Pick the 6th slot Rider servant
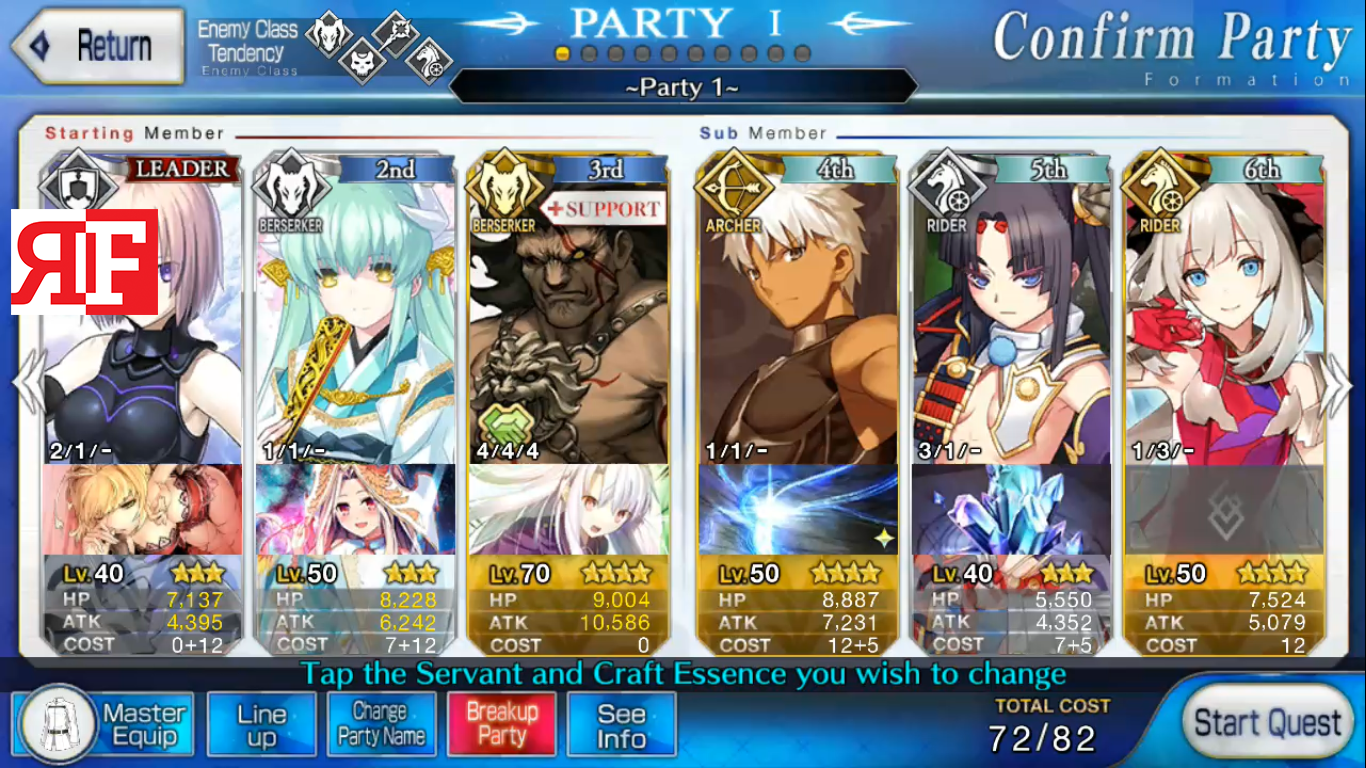 coord(1224,320)
